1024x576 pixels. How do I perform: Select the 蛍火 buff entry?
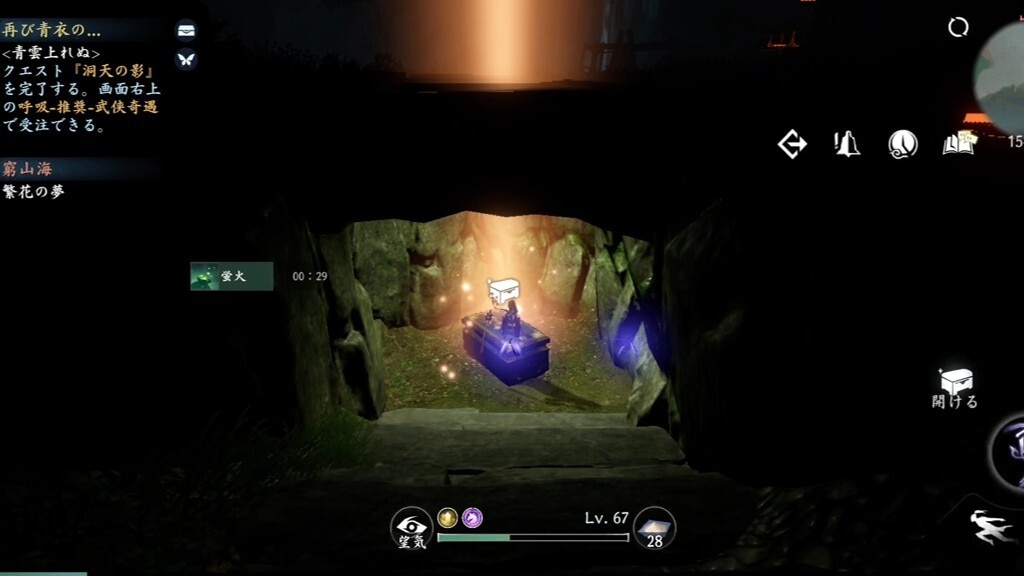click(x=231, y=276)
